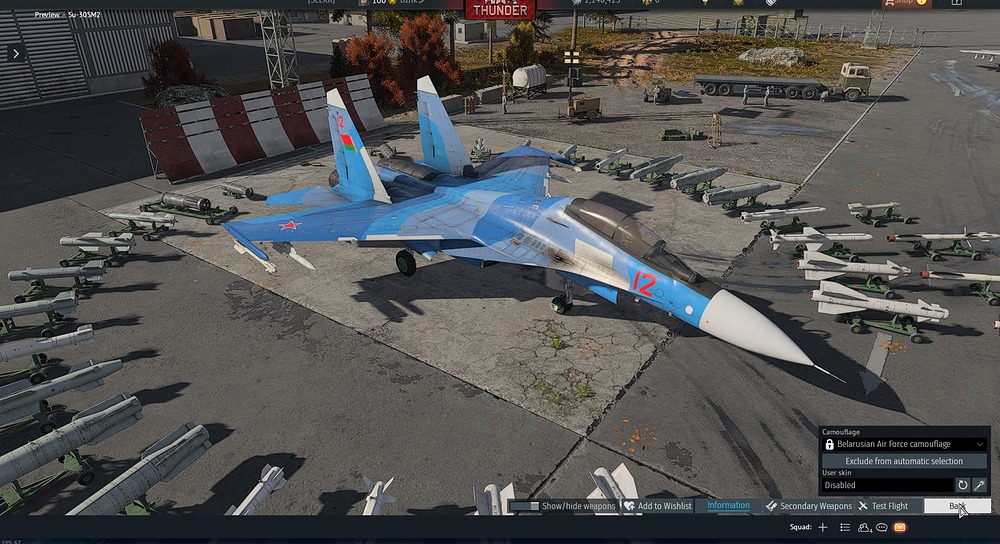Open the Information panel
1000x544 pixels.
coord(728,505)
